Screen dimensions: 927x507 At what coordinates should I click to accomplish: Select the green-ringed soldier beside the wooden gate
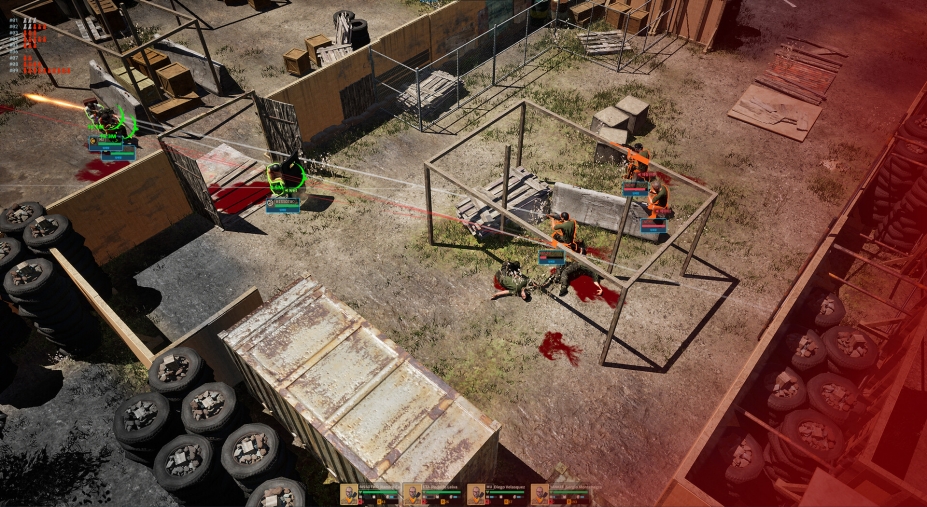click(286, 176)
